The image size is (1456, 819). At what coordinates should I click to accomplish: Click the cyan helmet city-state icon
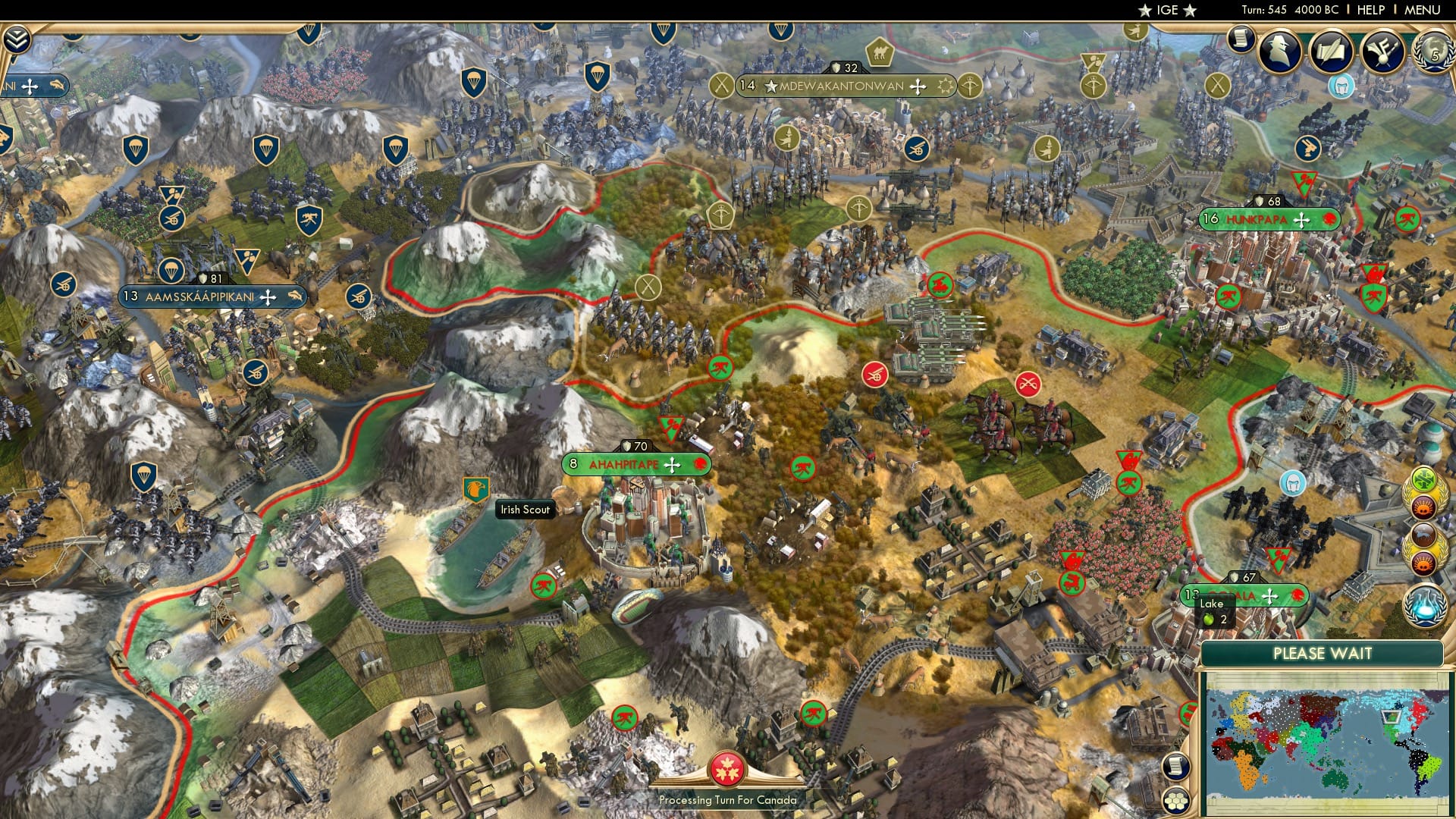coord(1342,87)
